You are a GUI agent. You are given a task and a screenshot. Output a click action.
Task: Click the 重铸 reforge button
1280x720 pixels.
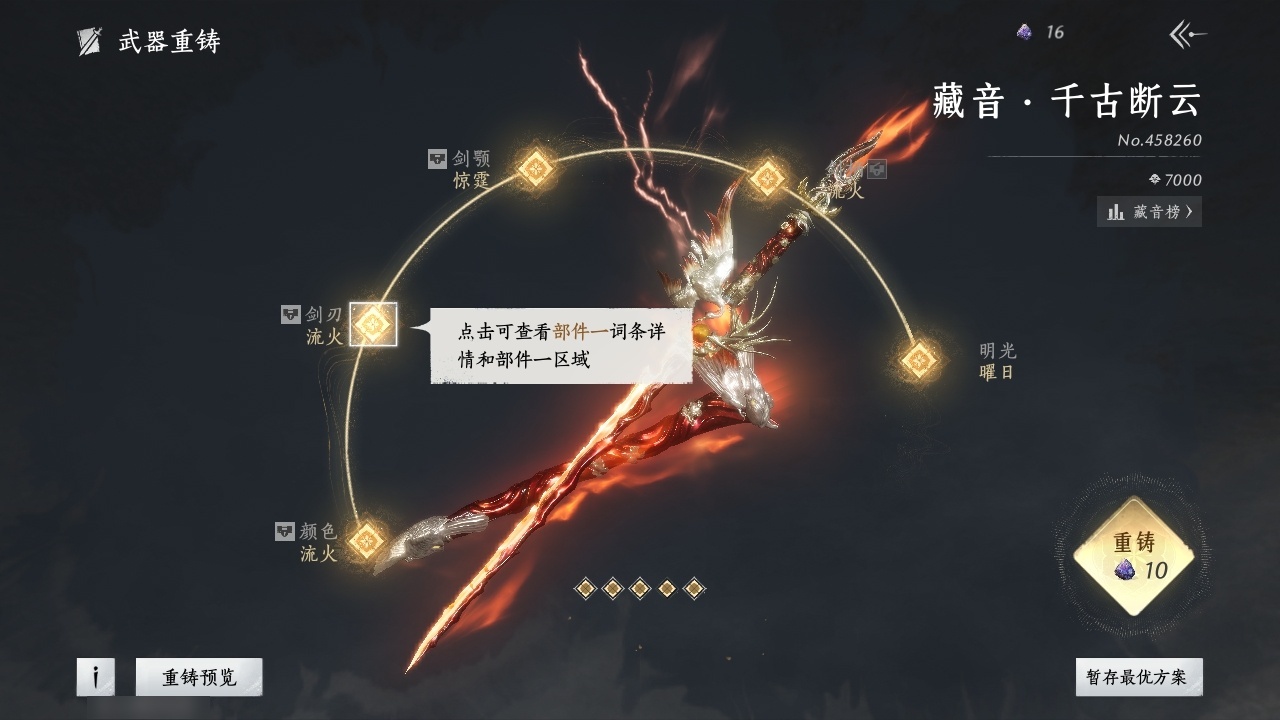click(1133, 556)
